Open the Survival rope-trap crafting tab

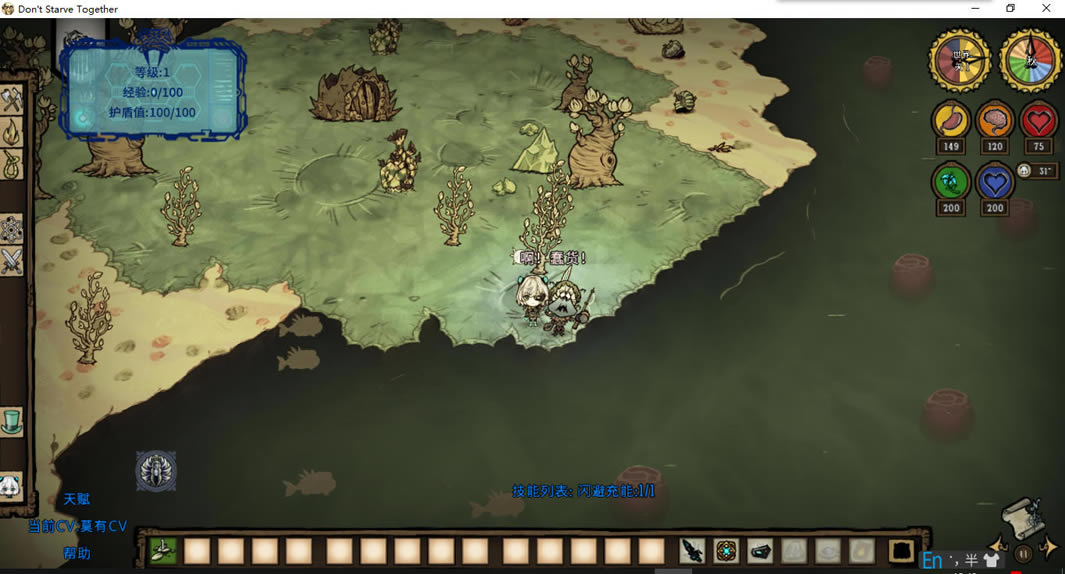pyautogui.click(x=11, y=163)
